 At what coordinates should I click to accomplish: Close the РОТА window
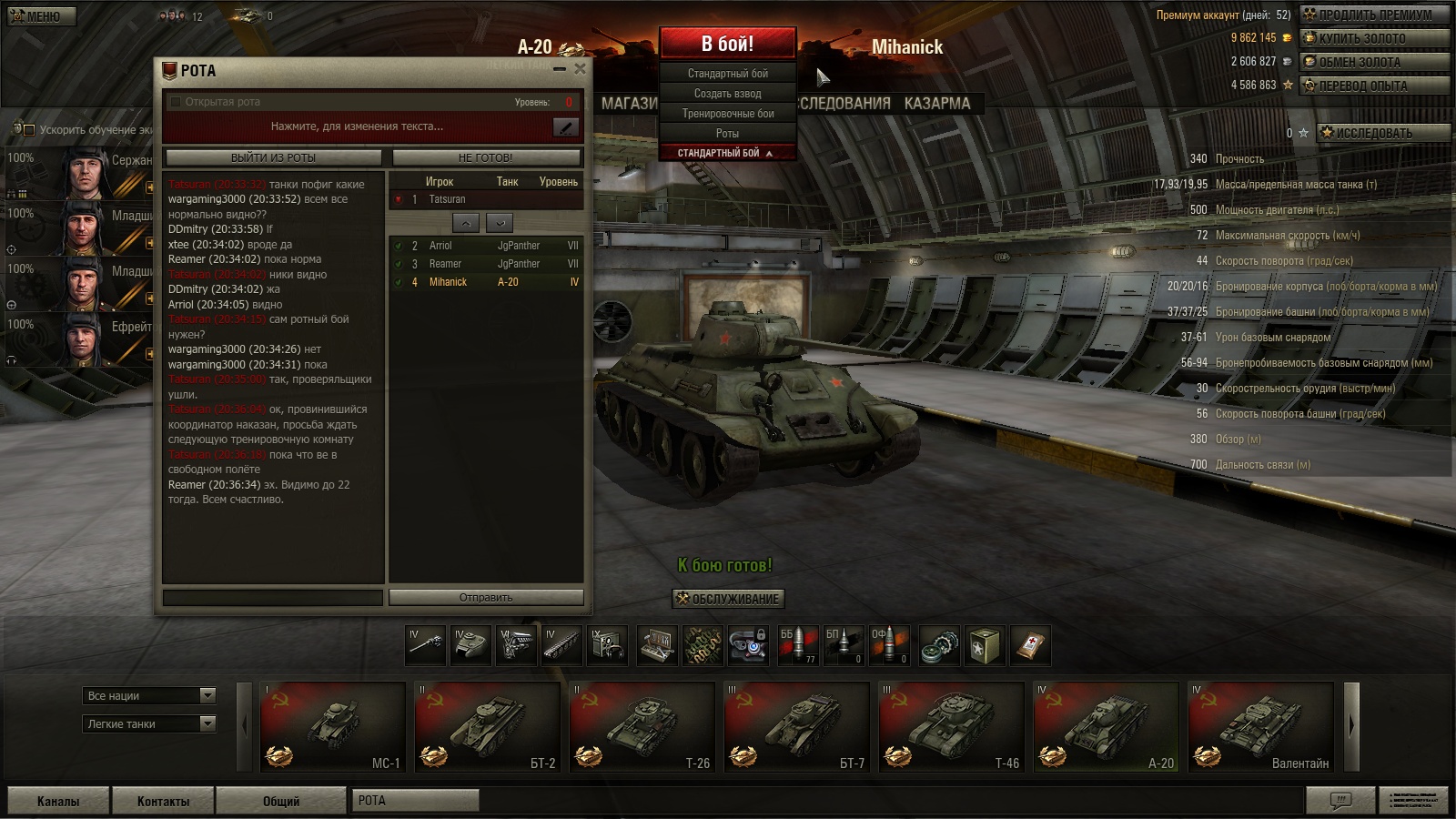point(580,68)
